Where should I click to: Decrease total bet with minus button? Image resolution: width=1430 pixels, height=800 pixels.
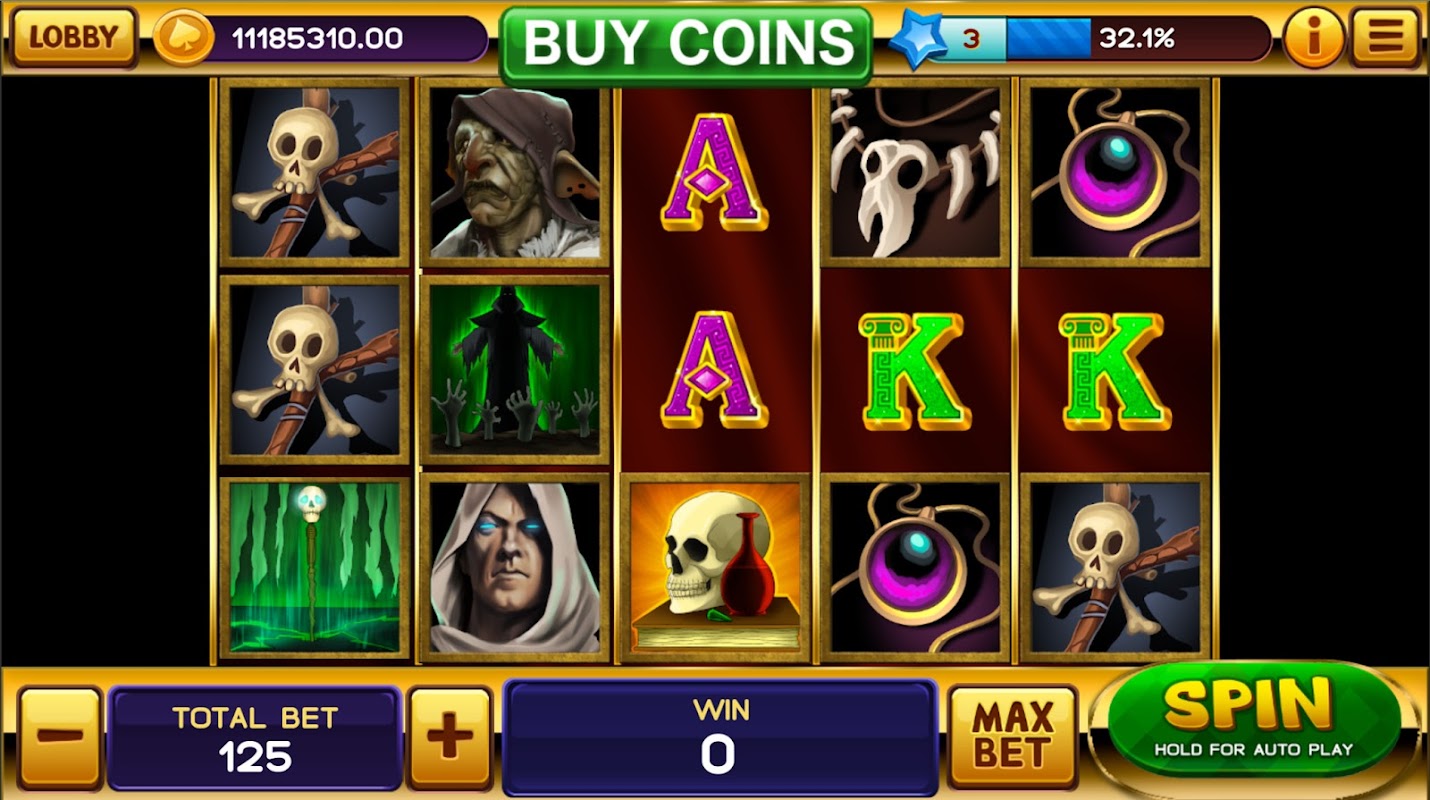pyautogui.click(x=60, y=738)
